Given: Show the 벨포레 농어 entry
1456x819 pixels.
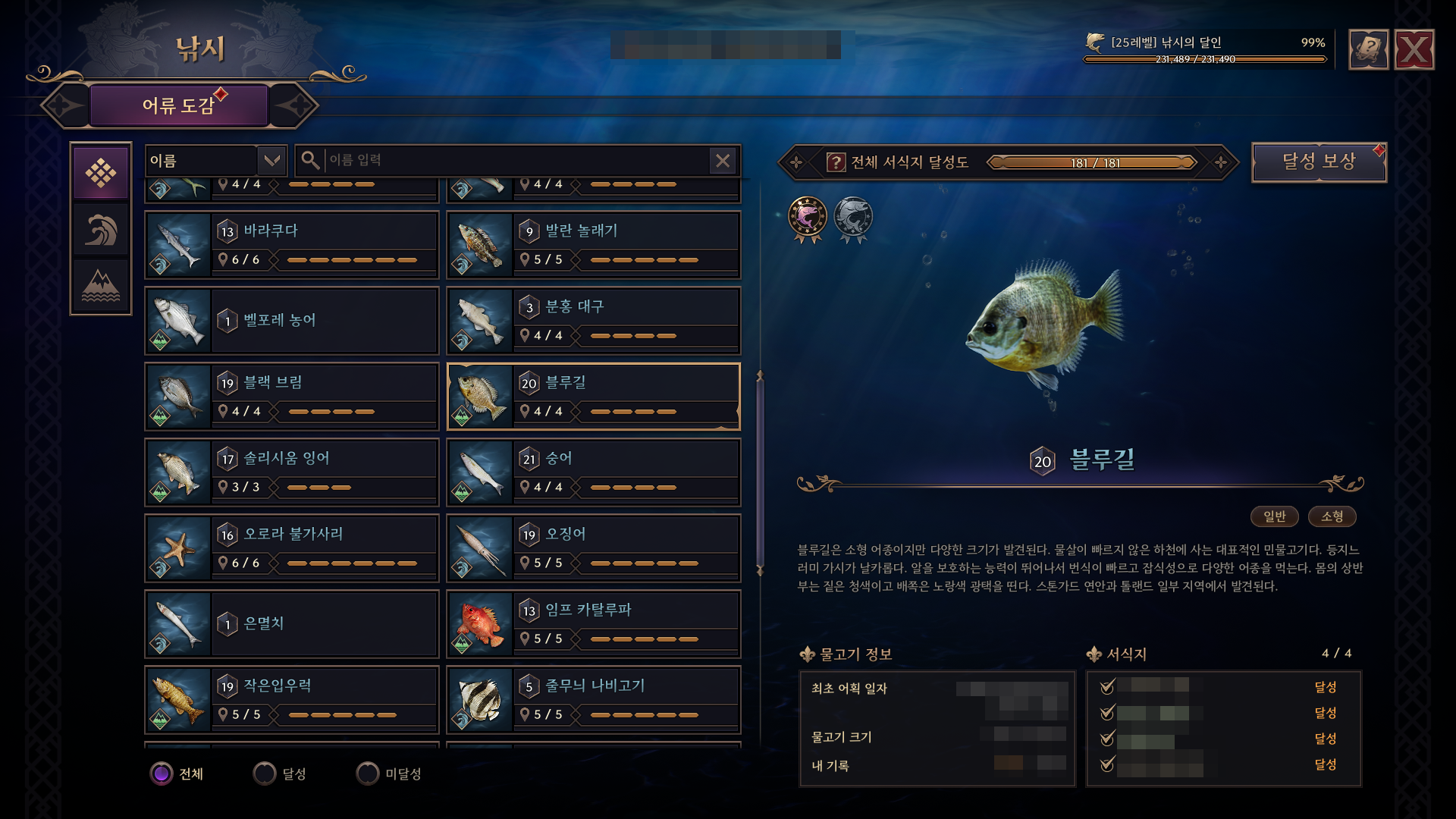Looking at the screenshot, I should click(x=292, y=321).
